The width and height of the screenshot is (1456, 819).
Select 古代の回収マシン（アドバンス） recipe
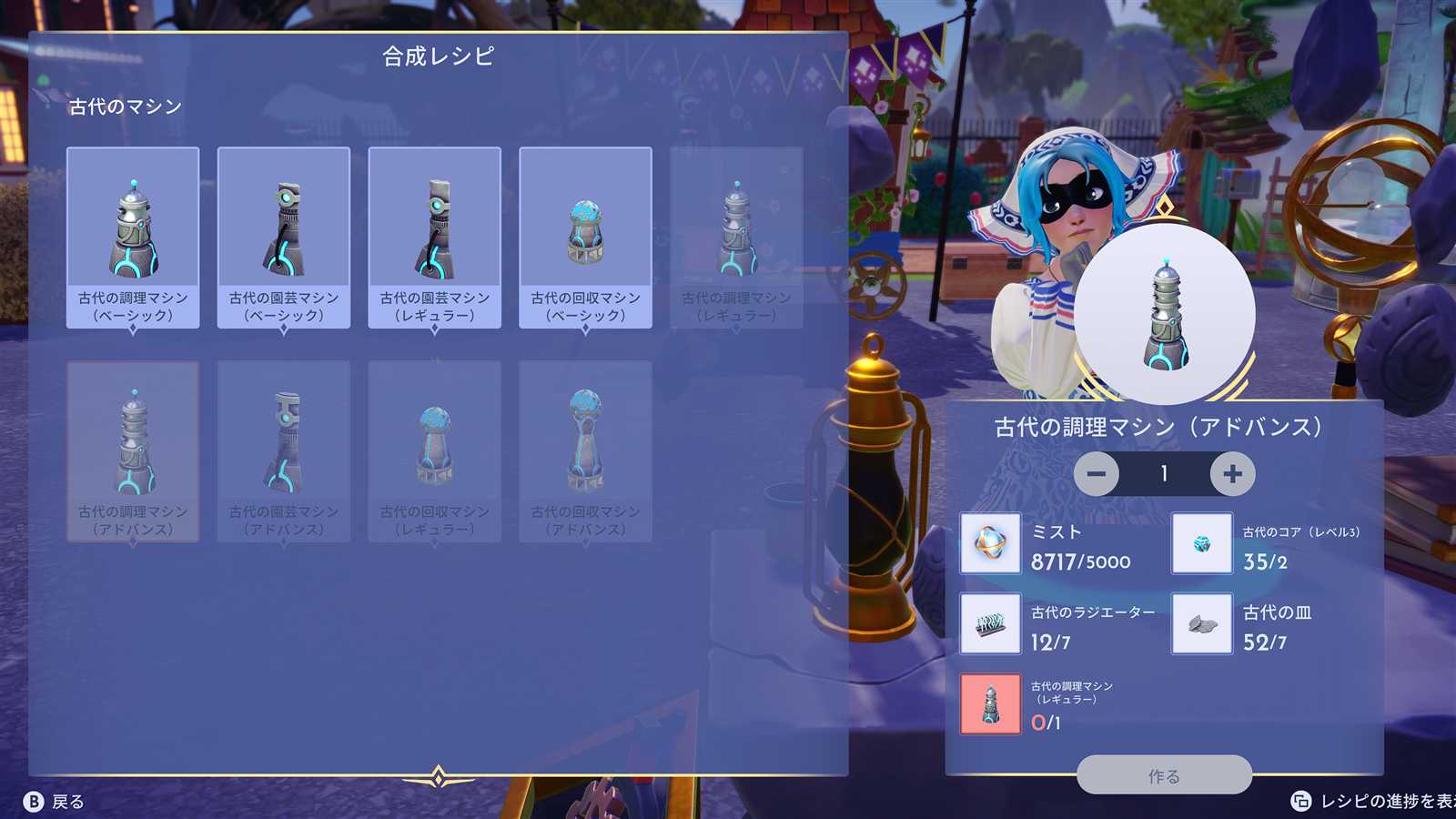pos(585,451)
